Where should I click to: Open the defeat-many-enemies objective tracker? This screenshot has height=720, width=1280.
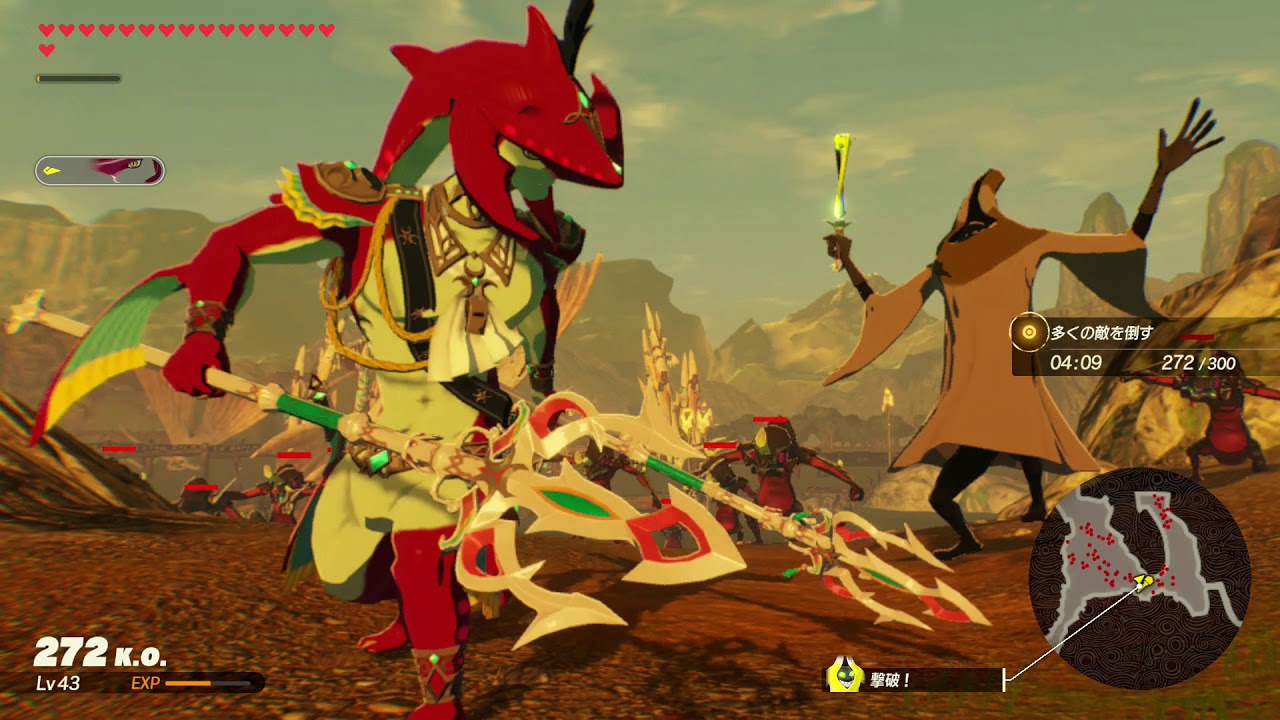(1144, 347)
